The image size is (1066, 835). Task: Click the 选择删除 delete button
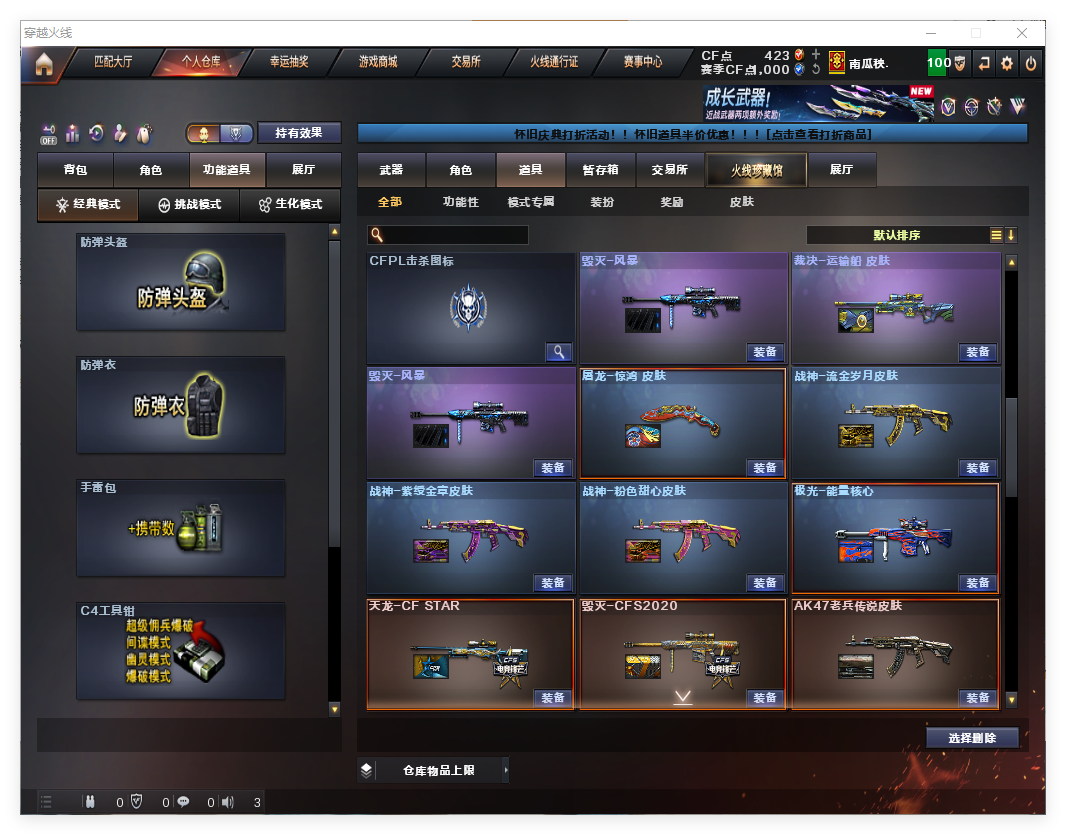click(971, 738)
